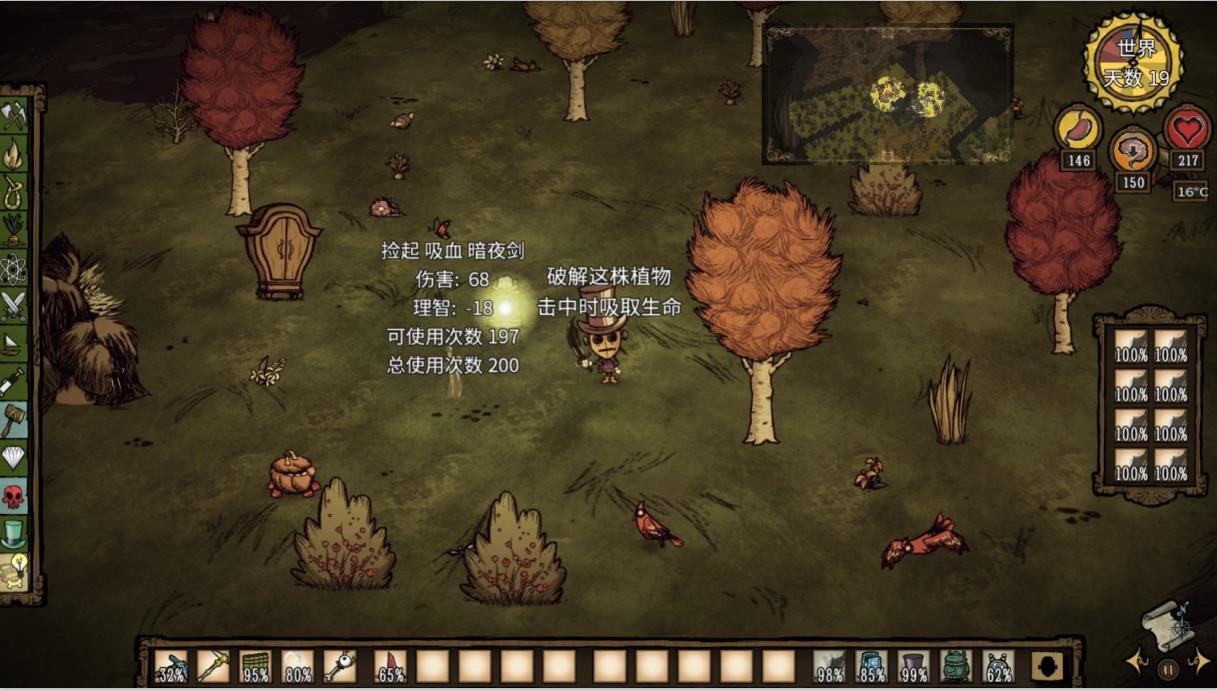The height and width of the screenshot is (691, 1217).
Task: Select the red skull Magic tab
Action: tap(13, 495)
